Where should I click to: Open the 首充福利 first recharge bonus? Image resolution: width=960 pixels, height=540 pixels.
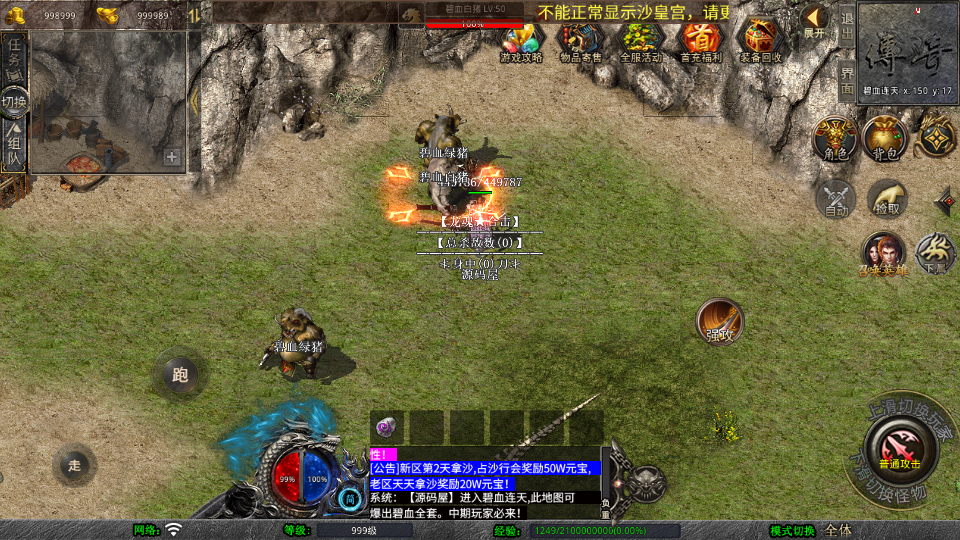point(701,41)
